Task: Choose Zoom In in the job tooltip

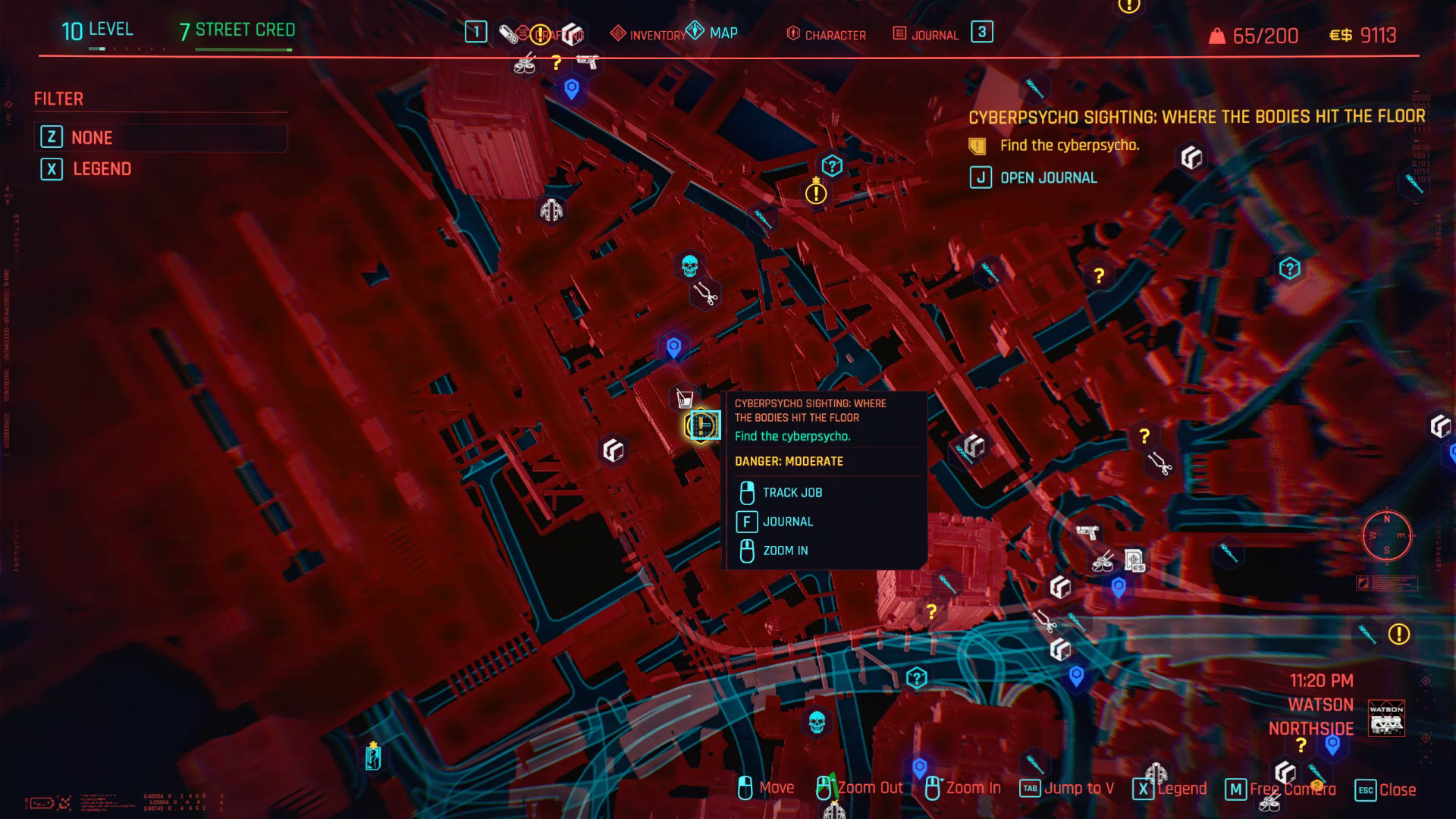Action: [785, 551]
